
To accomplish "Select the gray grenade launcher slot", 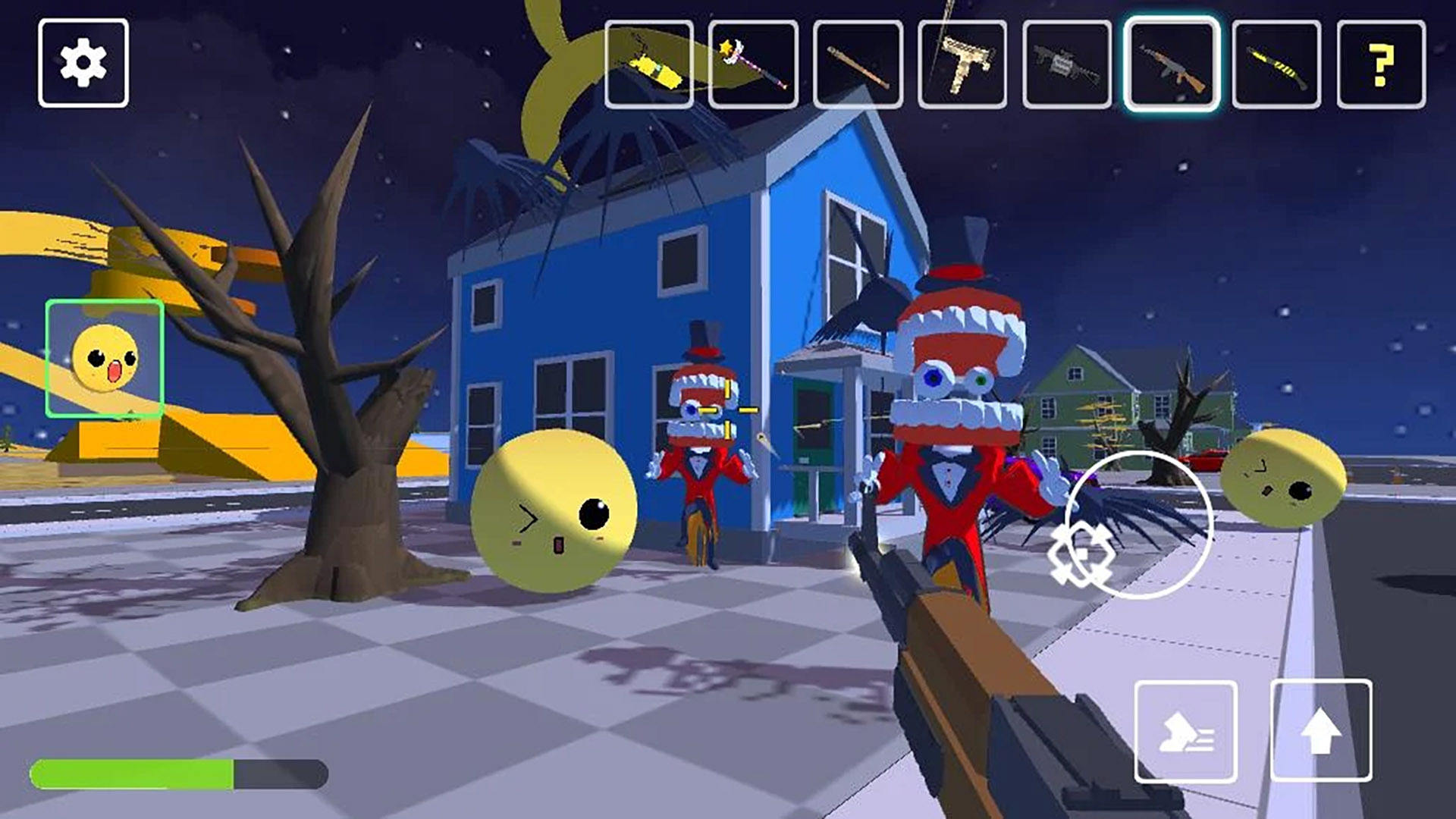I will tap(1067, 65).
